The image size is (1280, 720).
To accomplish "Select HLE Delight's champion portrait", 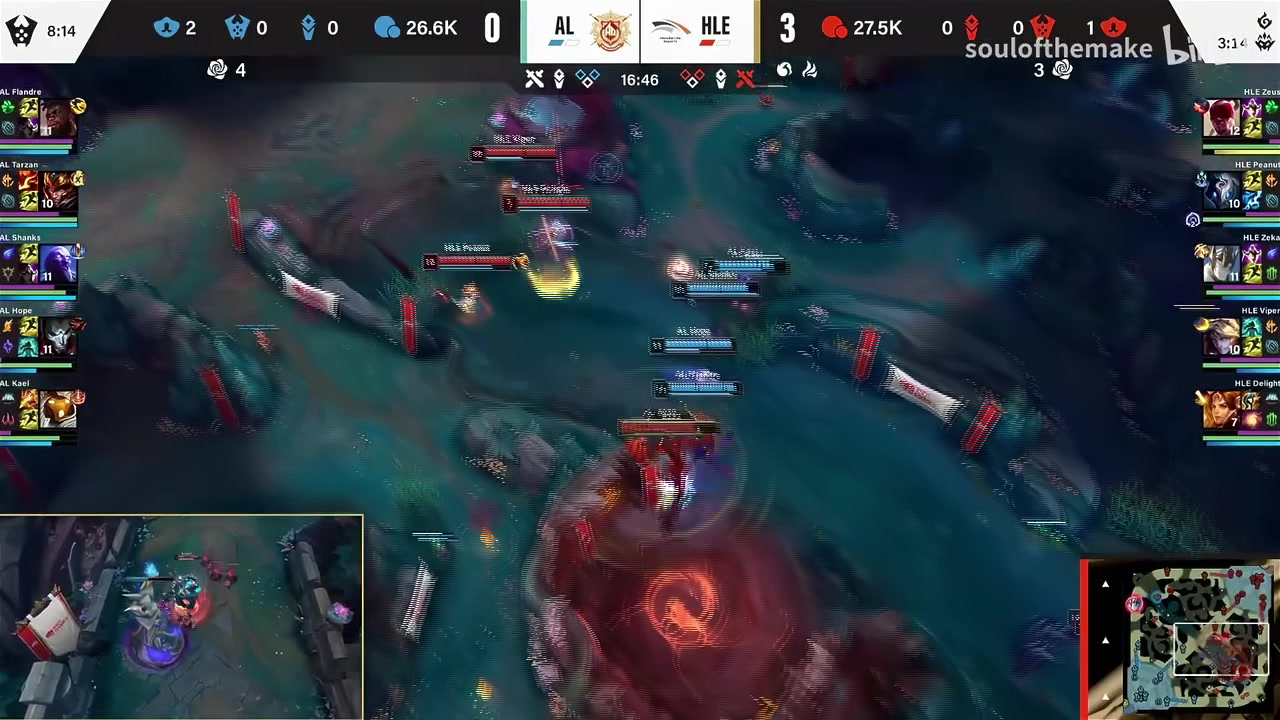I will click(1221, 410).
